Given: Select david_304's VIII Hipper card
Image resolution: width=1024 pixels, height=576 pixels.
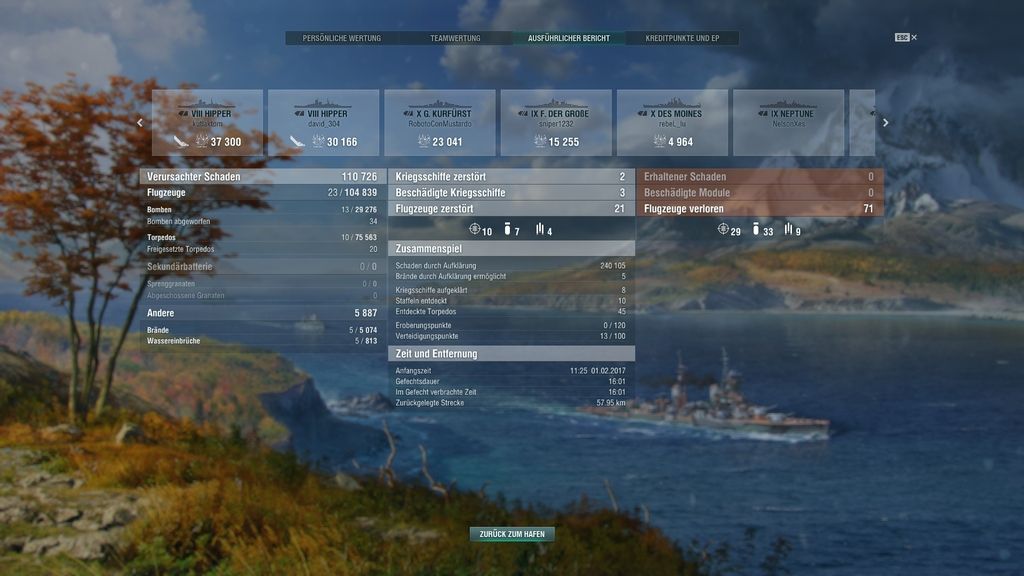Looking at the screenshot, I should (x=323, y=123).
